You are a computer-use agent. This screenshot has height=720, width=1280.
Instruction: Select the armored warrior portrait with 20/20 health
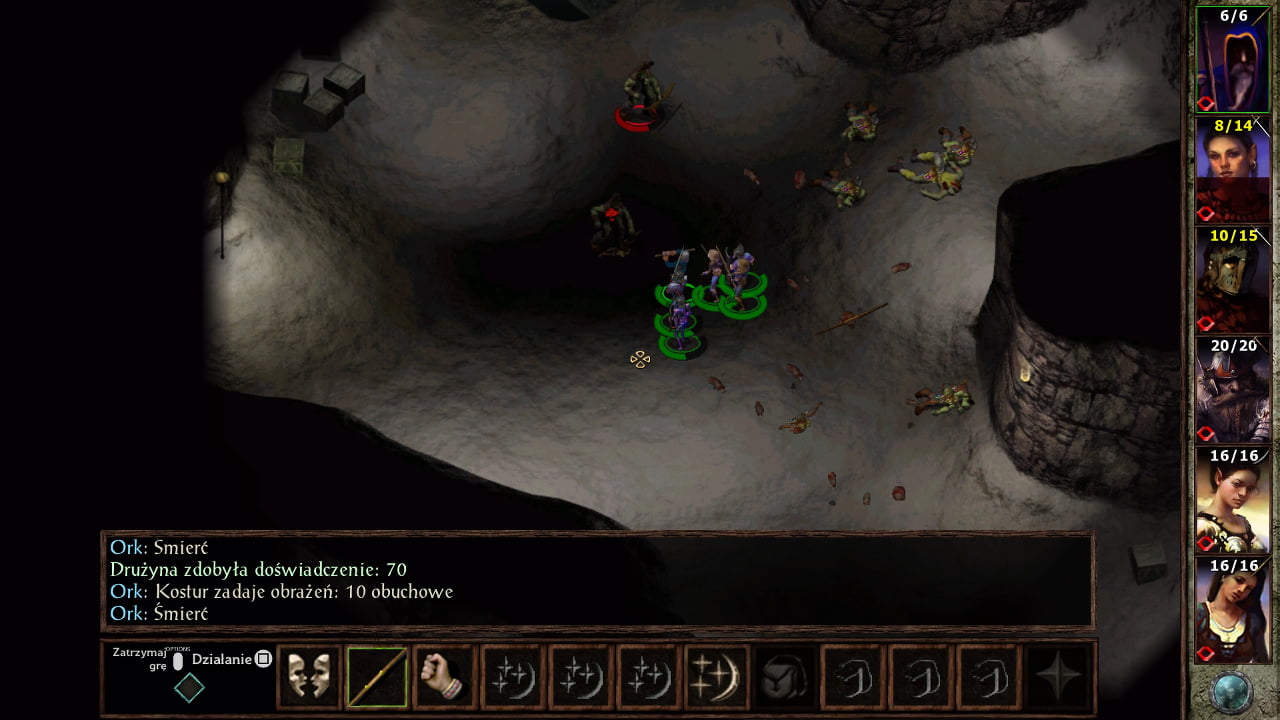(1232, 390)
